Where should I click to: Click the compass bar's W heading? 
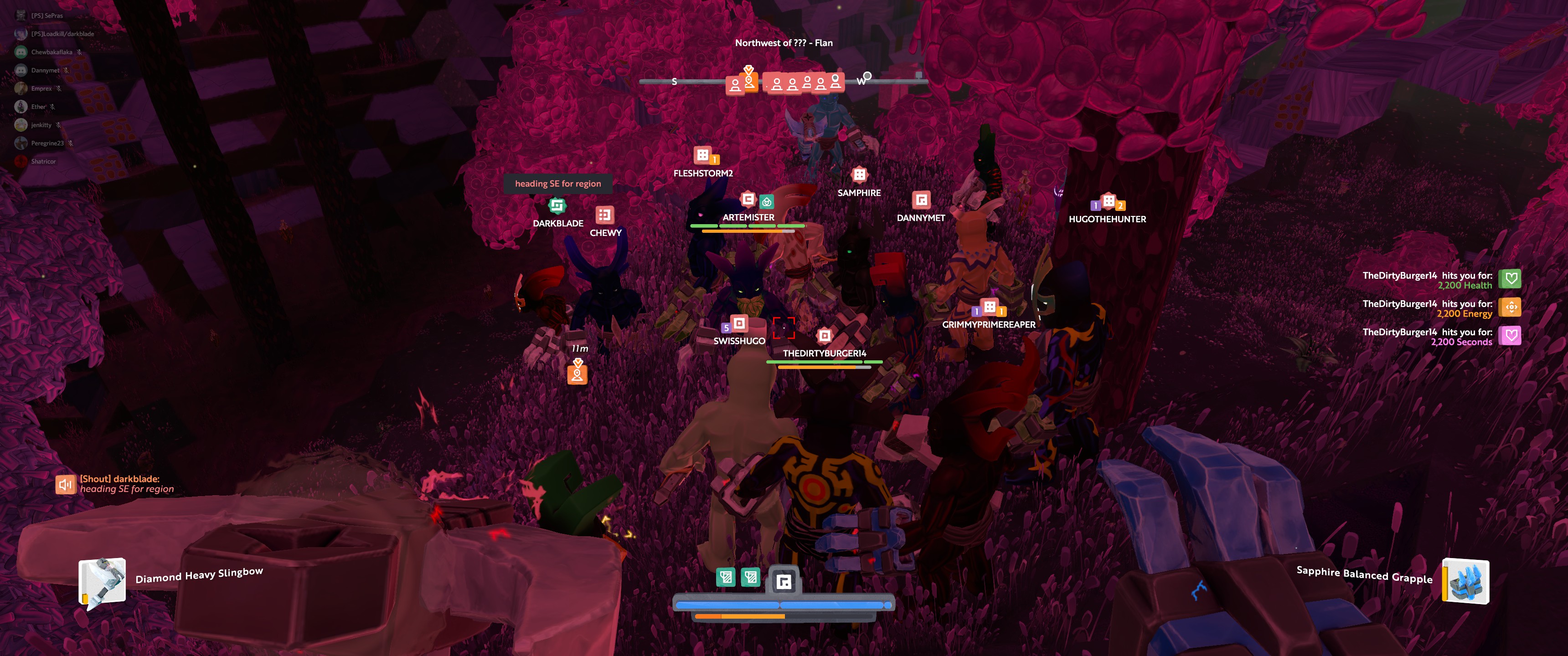coord(861,81)
